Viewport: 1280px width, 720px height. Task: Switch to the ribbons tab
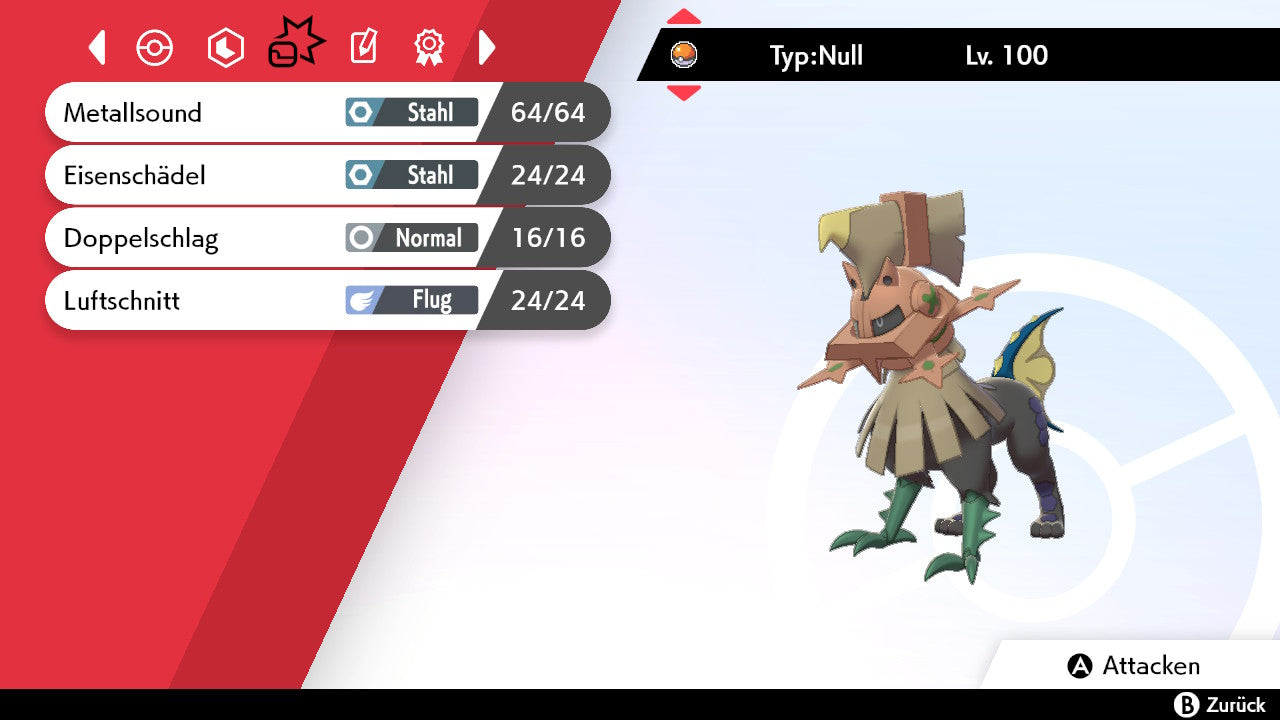(x=429, y=47)
